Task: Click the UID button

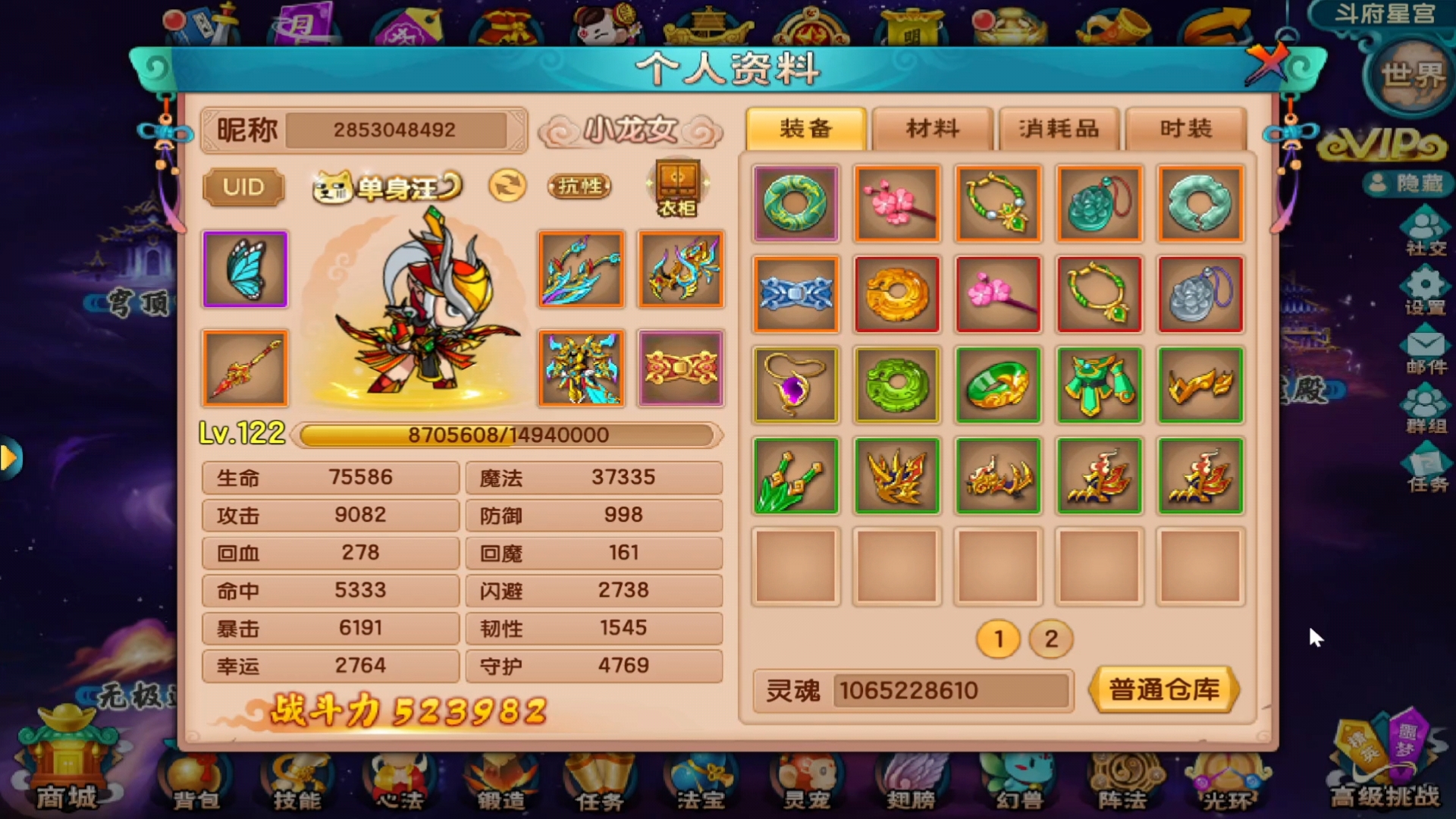Action: point(243,187)
